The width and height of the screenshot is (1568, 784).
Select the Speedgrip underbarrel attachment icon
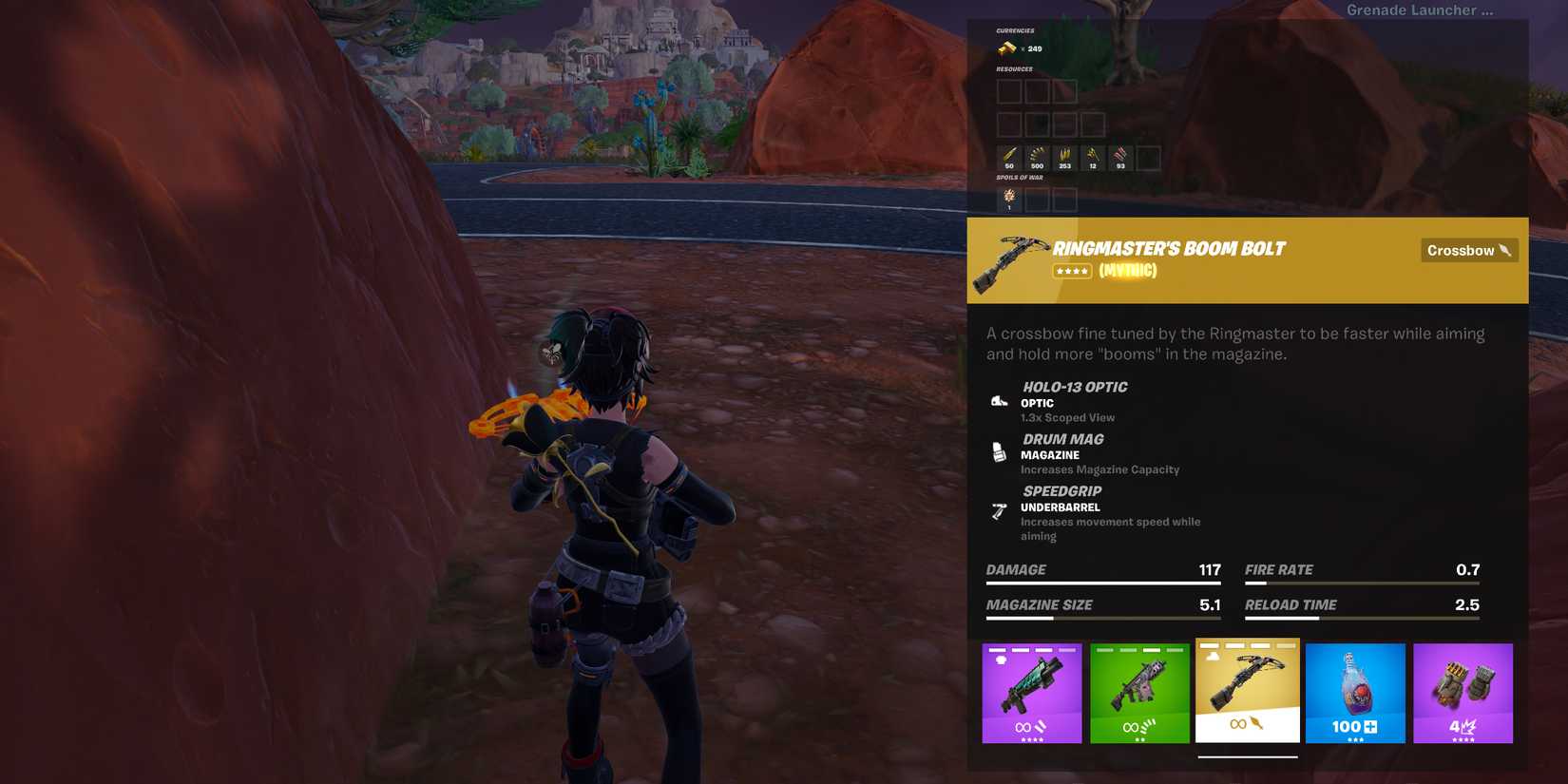[x=998, y=511]
